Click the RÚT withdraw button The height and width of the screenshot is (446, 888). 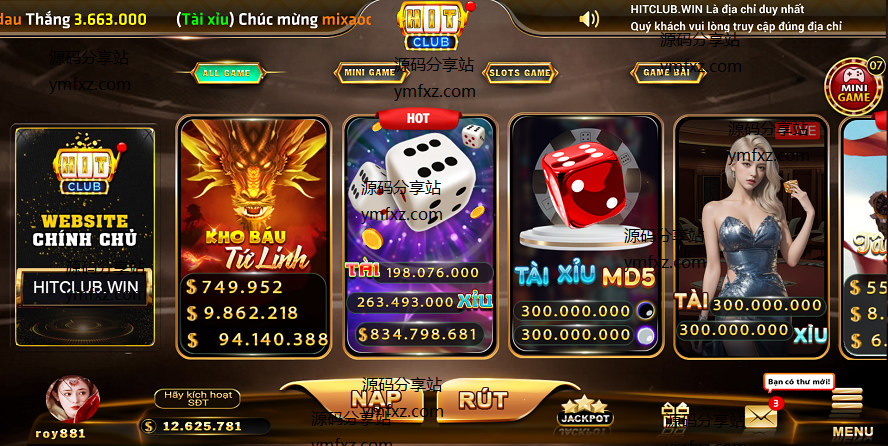point(482,400)
